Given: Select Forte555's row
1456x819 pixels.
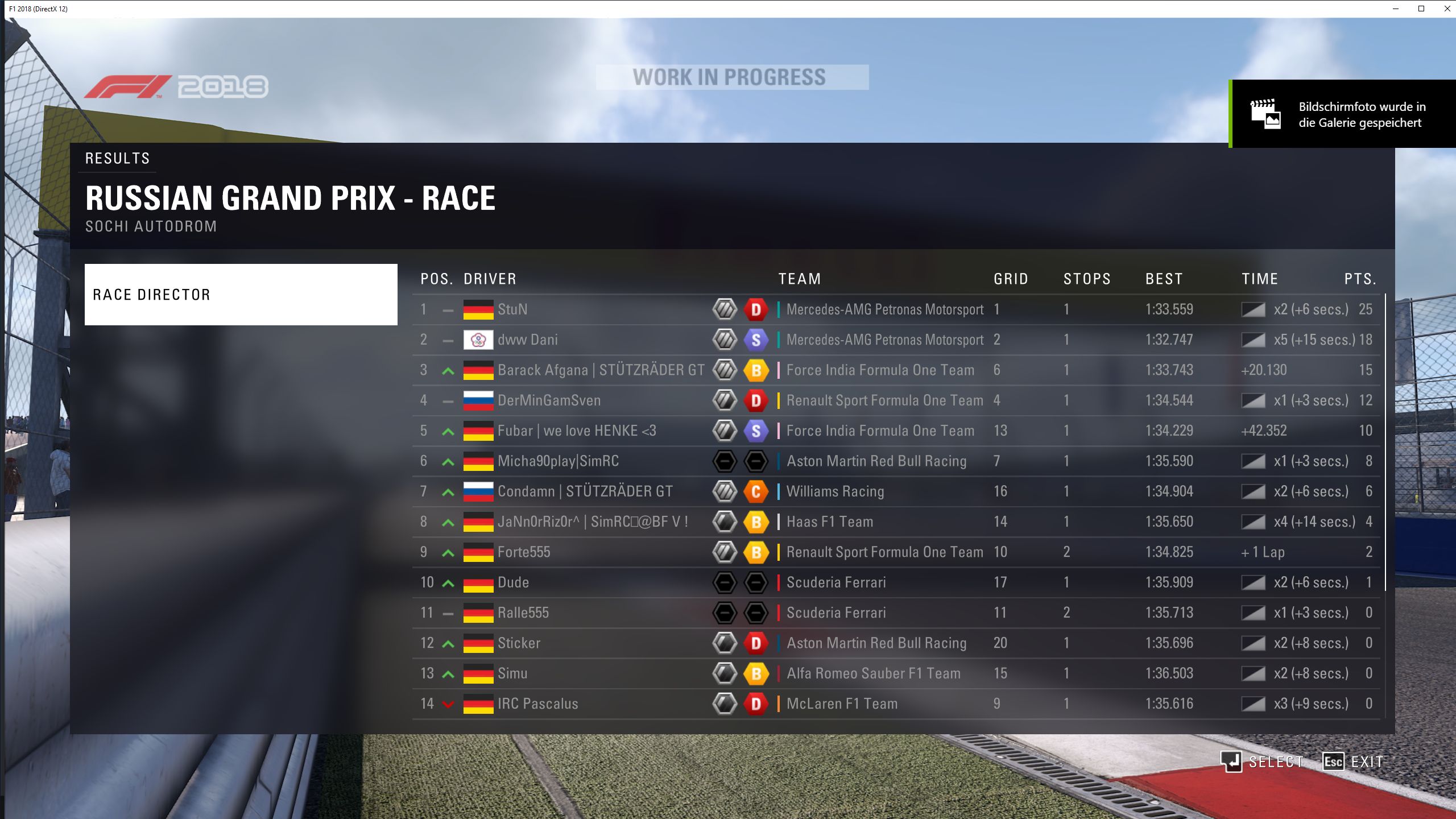Looking at the screenshot, I should (569, 552).
